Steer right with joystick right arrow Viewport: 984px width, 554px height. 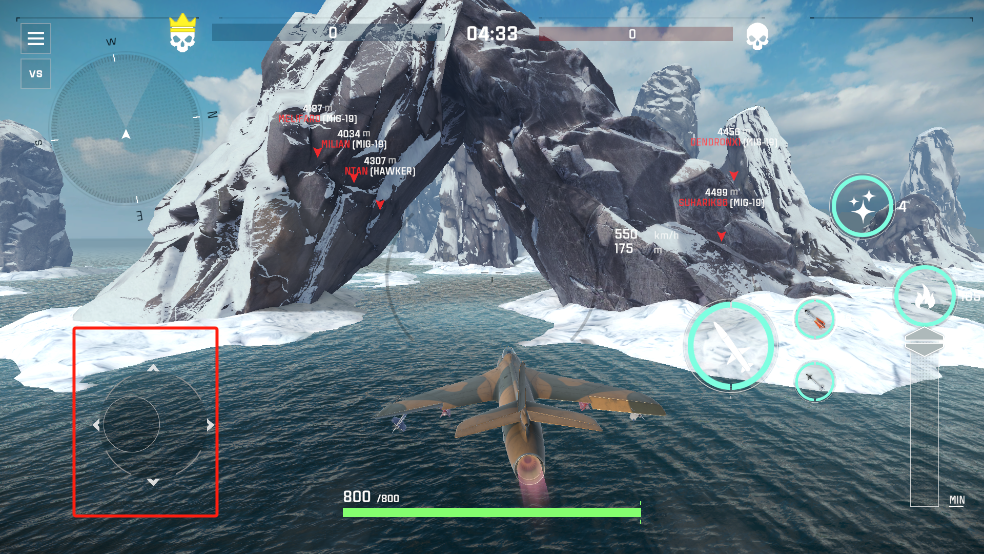(210, 425)
